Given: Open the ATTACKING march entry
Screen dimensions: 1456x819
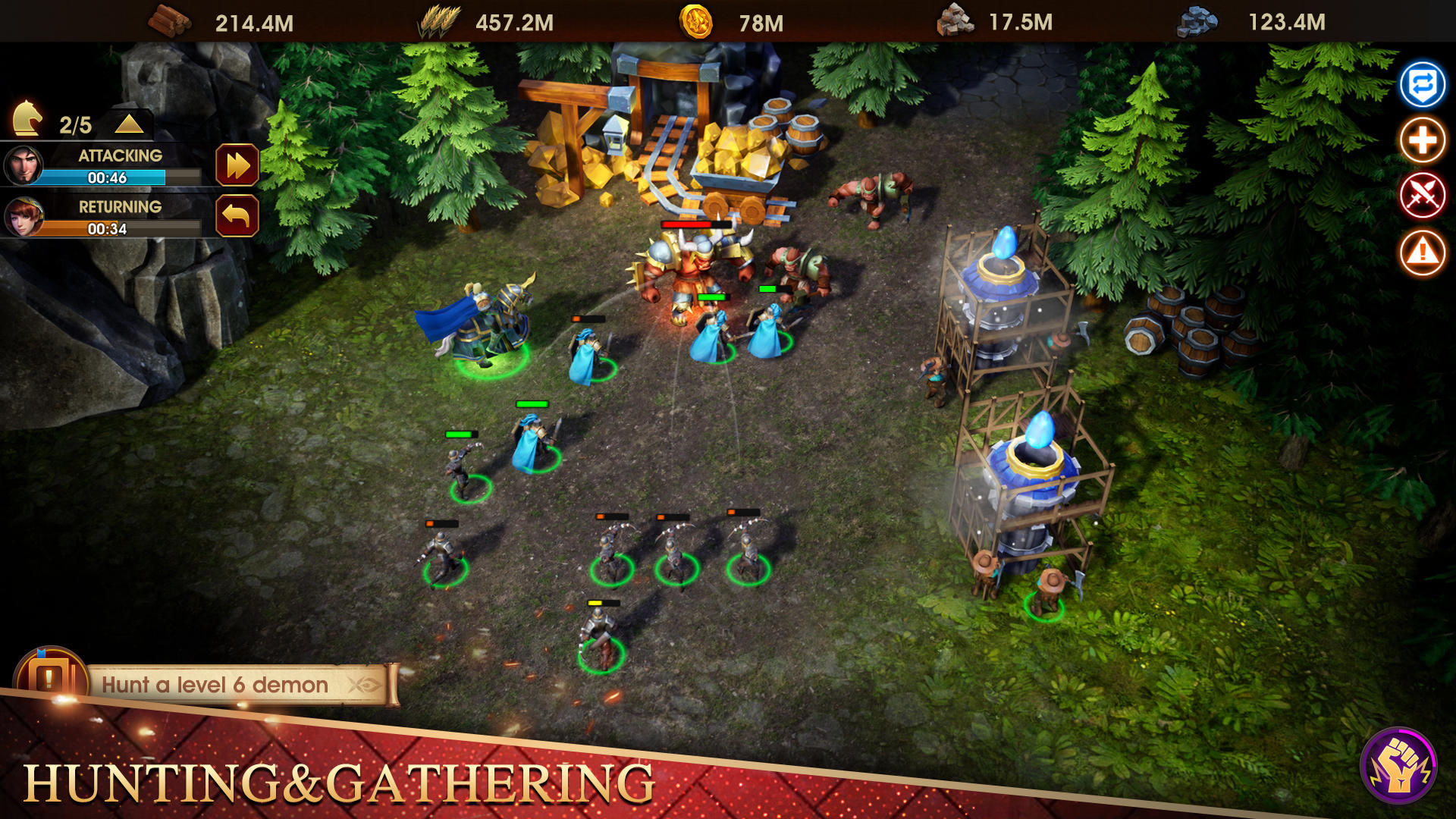Looking at the screenshot, I should (121, 155).
